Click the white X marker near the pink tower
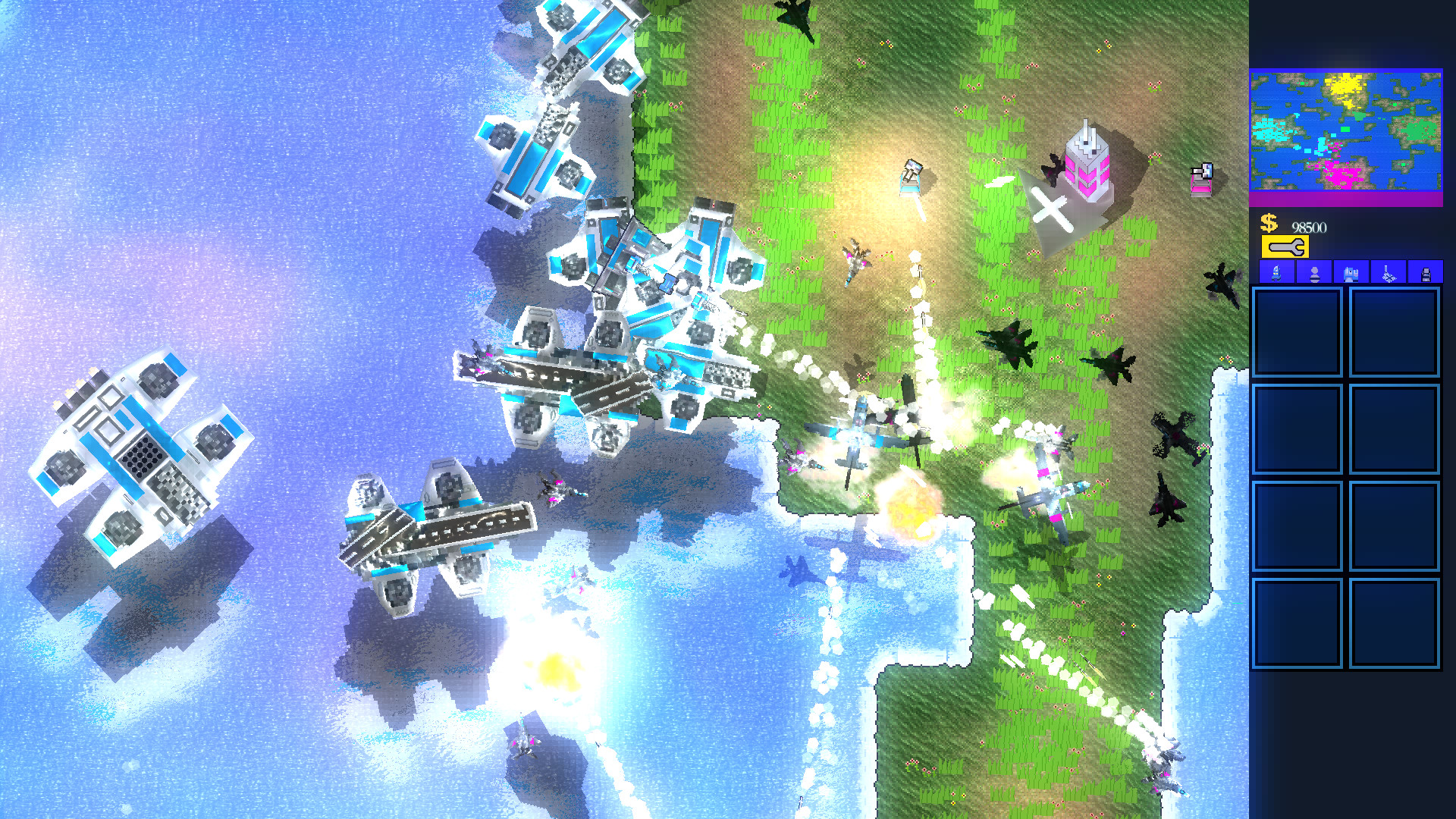Image resolution: width=1456 pixels, height=819 pixels. point(1050,206)
